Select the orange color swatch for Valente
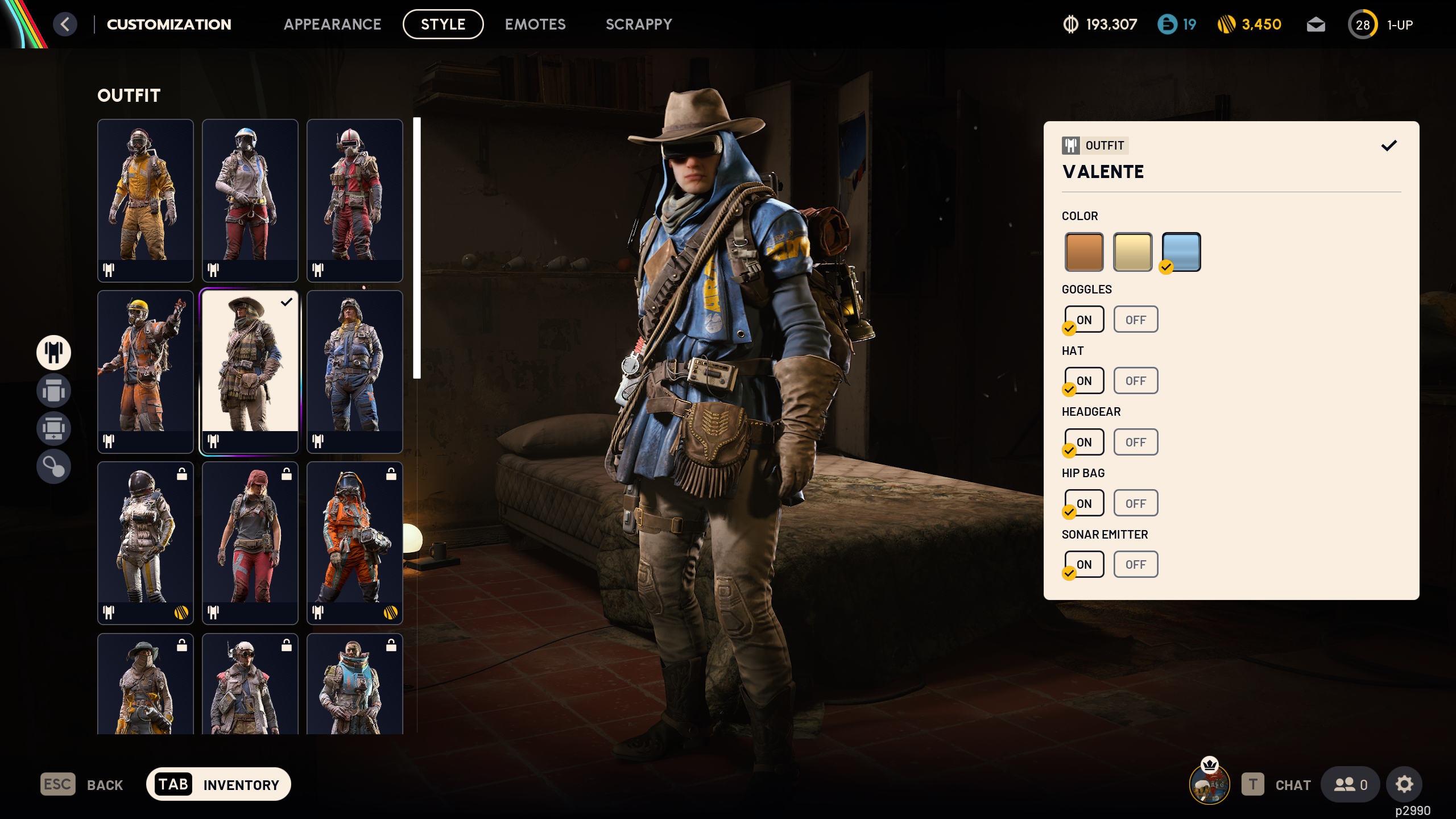1456x819 pixels. (x=1084, y=251)
